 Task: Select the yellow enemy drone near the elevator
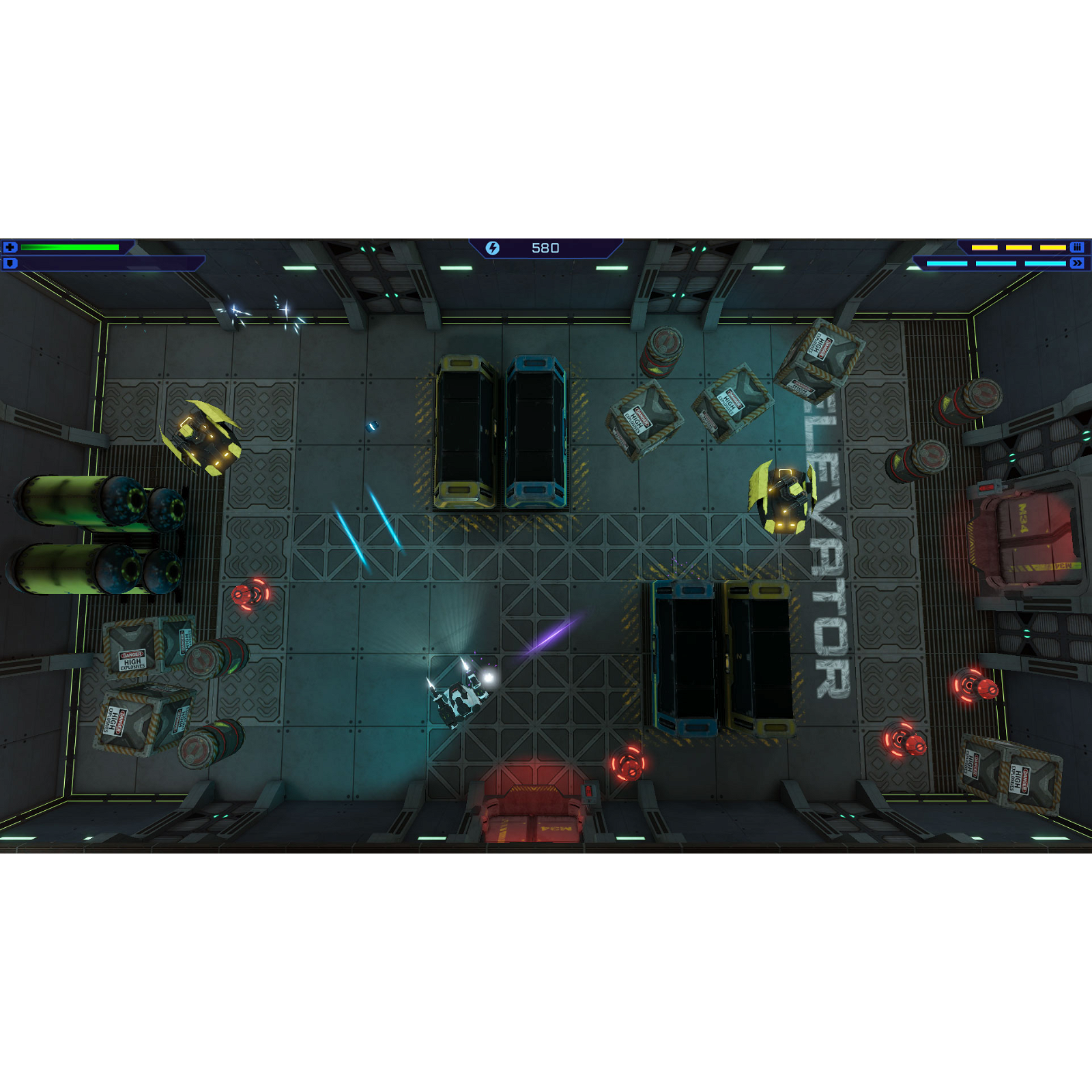click(785, 498)
